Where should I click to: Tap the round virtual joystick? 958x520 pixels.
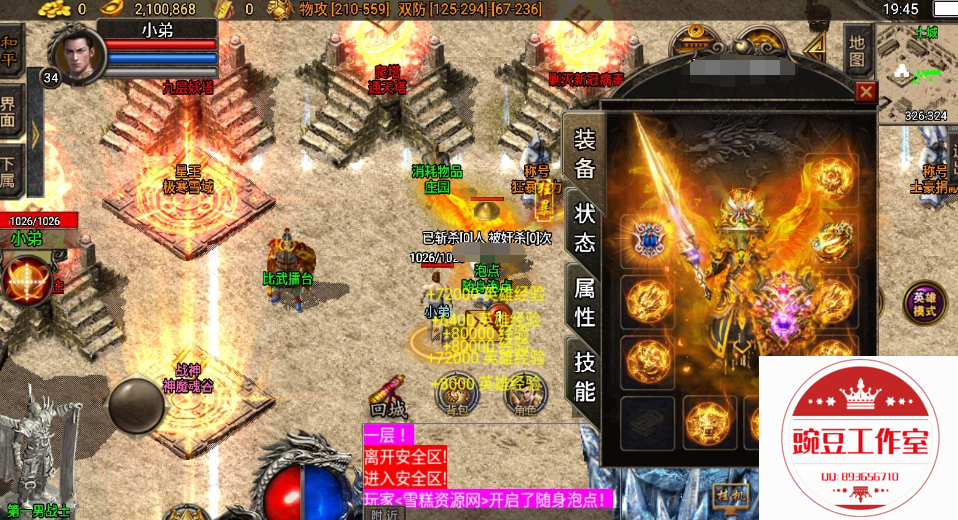pos(136,403)
